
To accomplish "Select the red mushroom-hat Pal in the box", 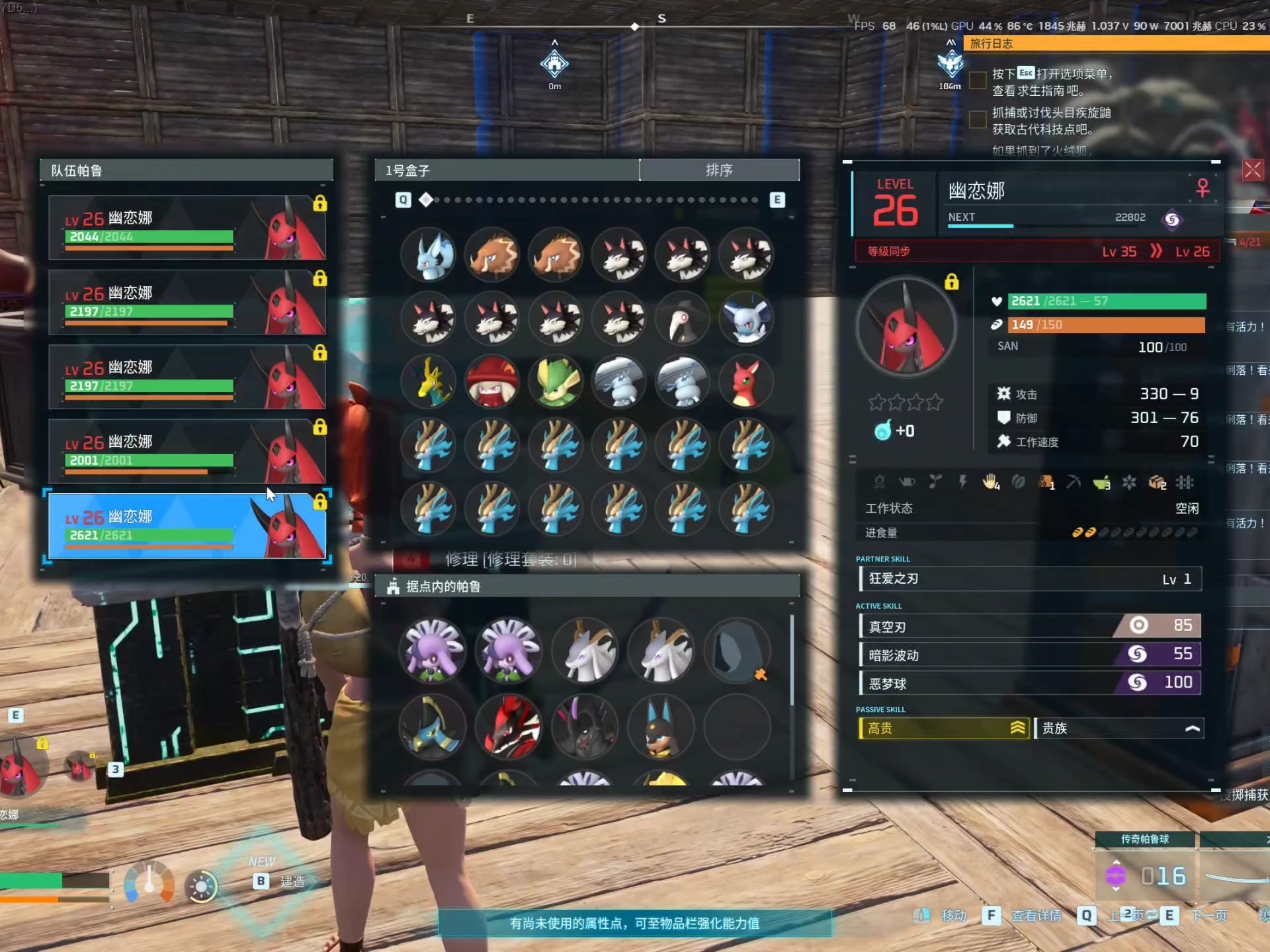I will [x=493, y=382].
